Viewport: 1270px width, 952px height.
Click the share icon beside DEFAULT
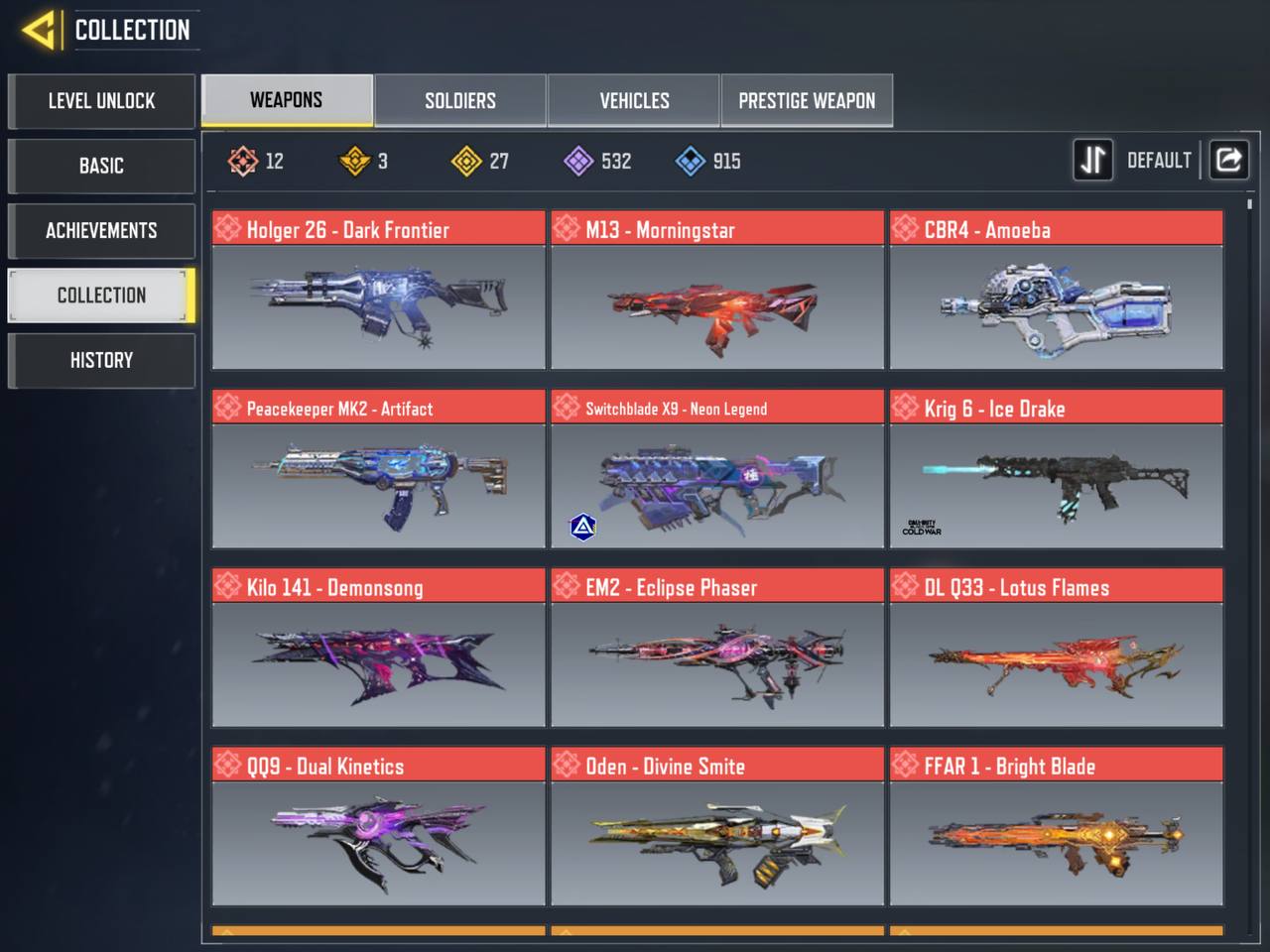[1229, 160]
